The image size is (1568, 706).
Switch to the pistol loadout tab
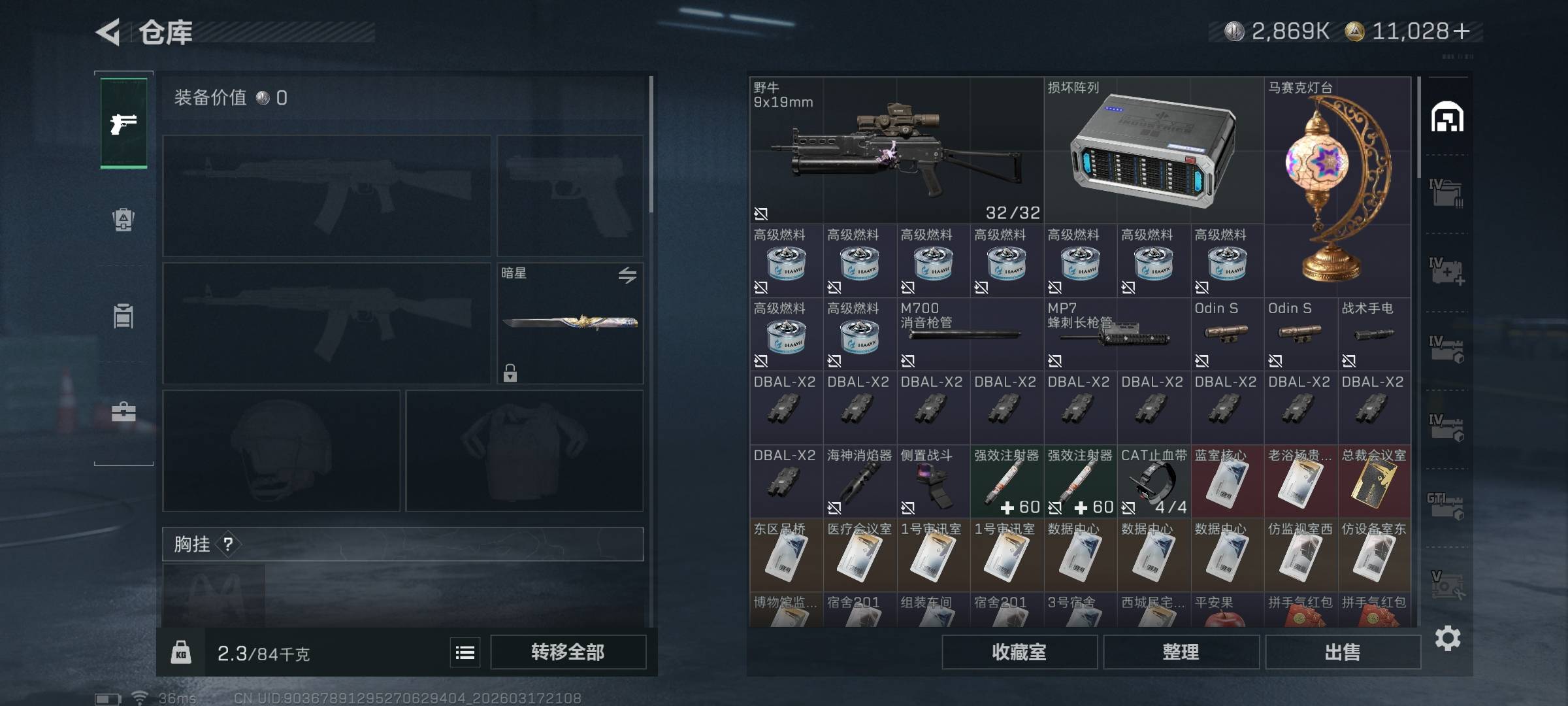pyautogui.click(x=123, y=123)
